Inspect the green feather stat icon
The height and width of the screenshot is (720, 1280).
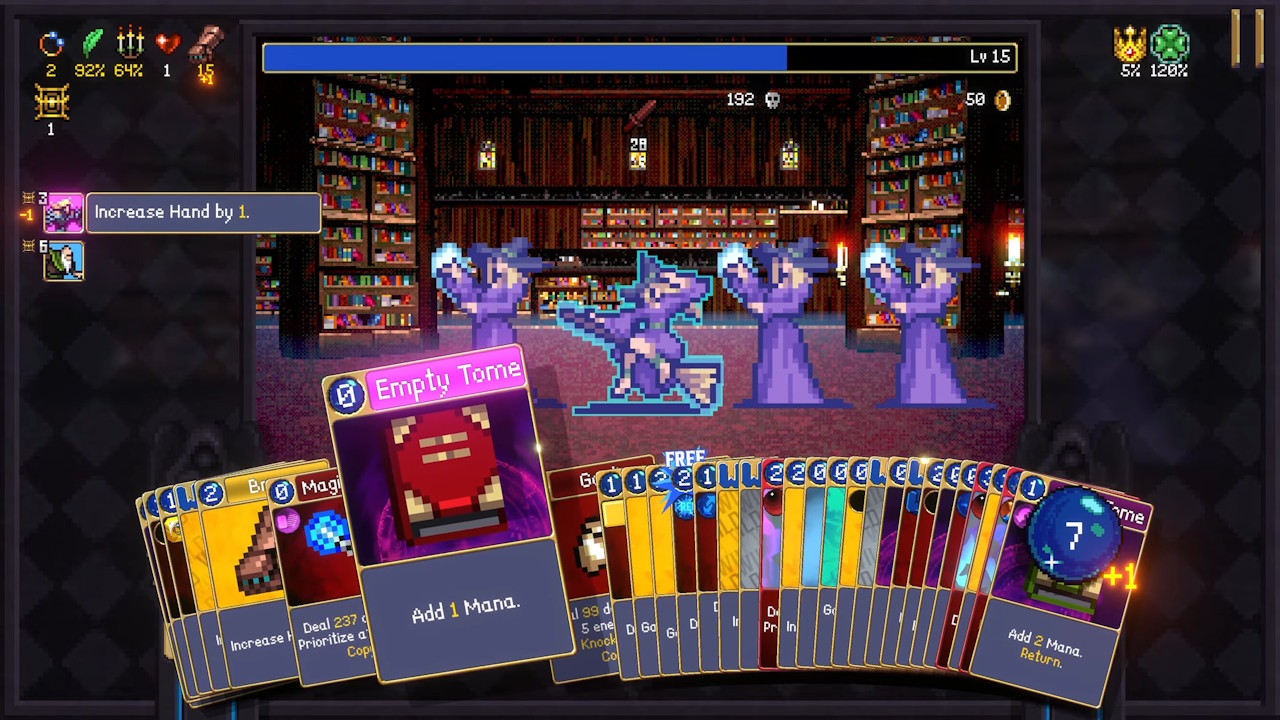(91, 44)
